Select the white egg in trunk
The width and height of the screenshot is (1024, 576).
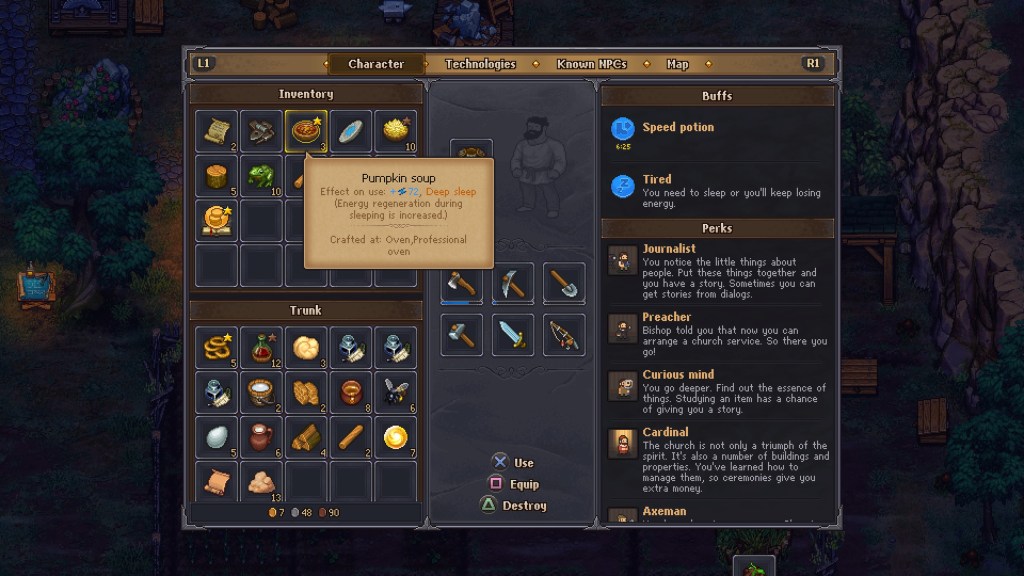click(x=216, y=437)
